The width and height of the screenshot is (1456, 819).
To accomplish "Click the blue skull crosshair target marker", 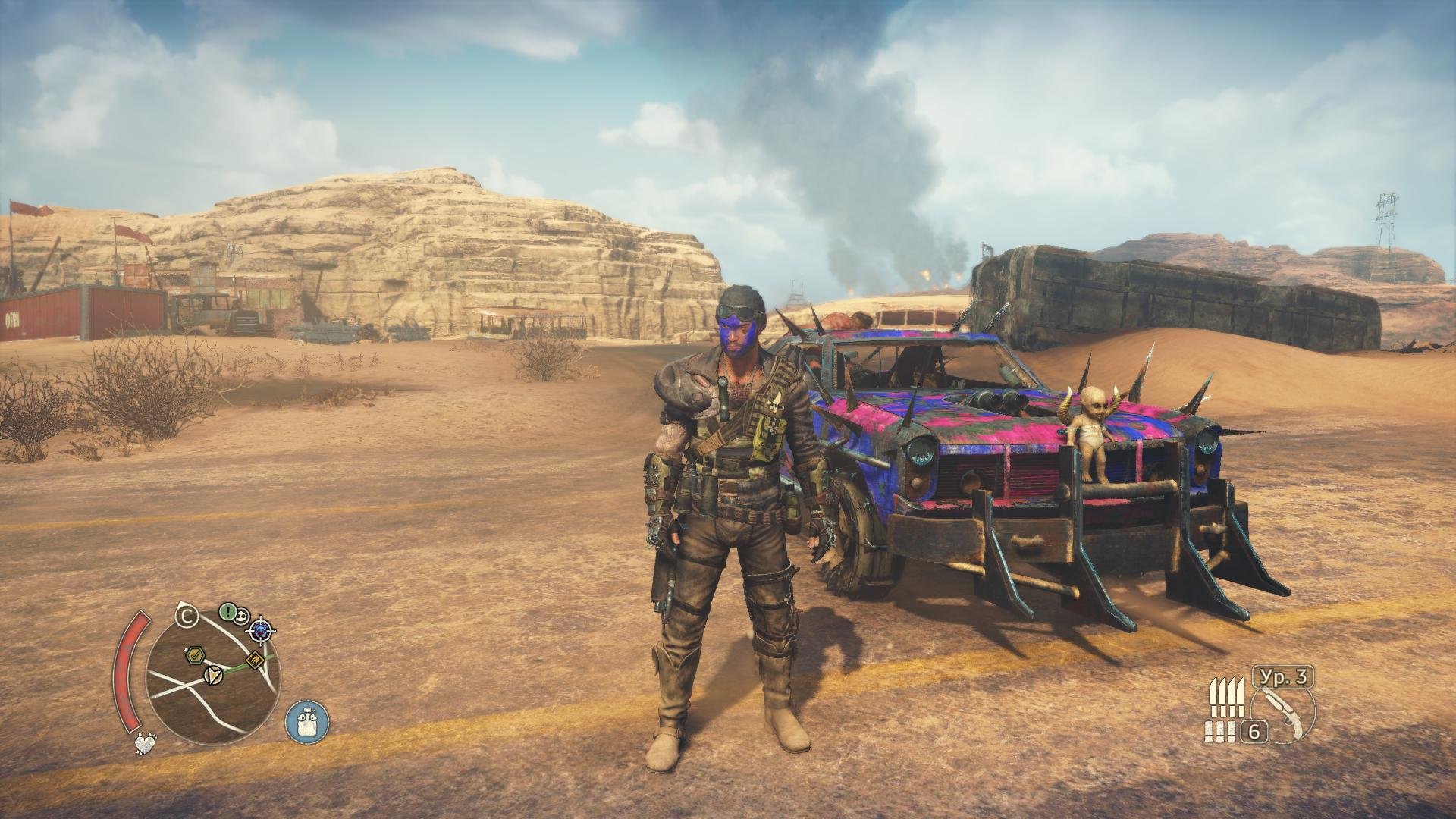I will 262,629.
